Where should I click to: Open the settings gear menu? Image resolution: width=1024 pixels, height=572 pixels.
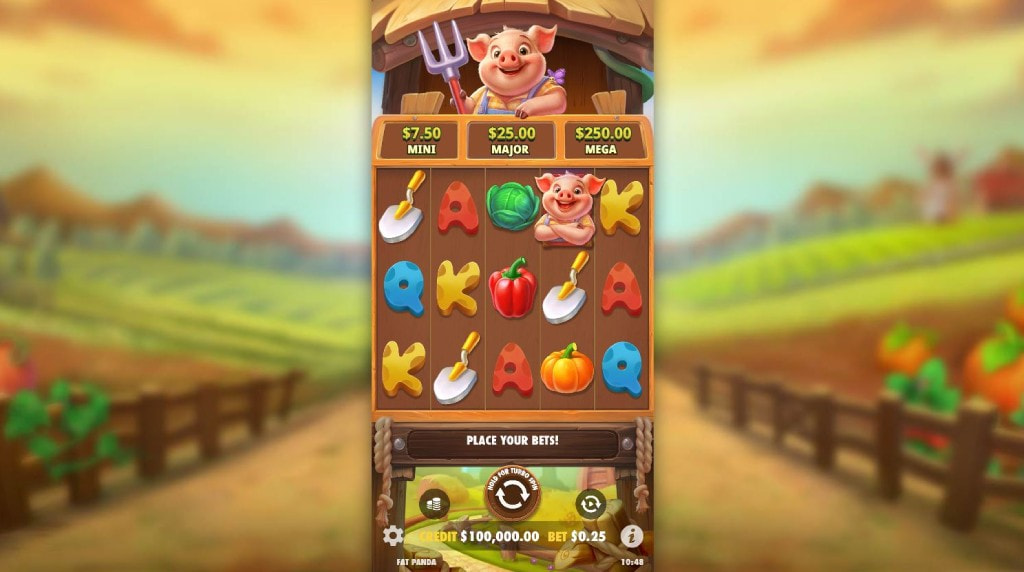coord(393,536)
